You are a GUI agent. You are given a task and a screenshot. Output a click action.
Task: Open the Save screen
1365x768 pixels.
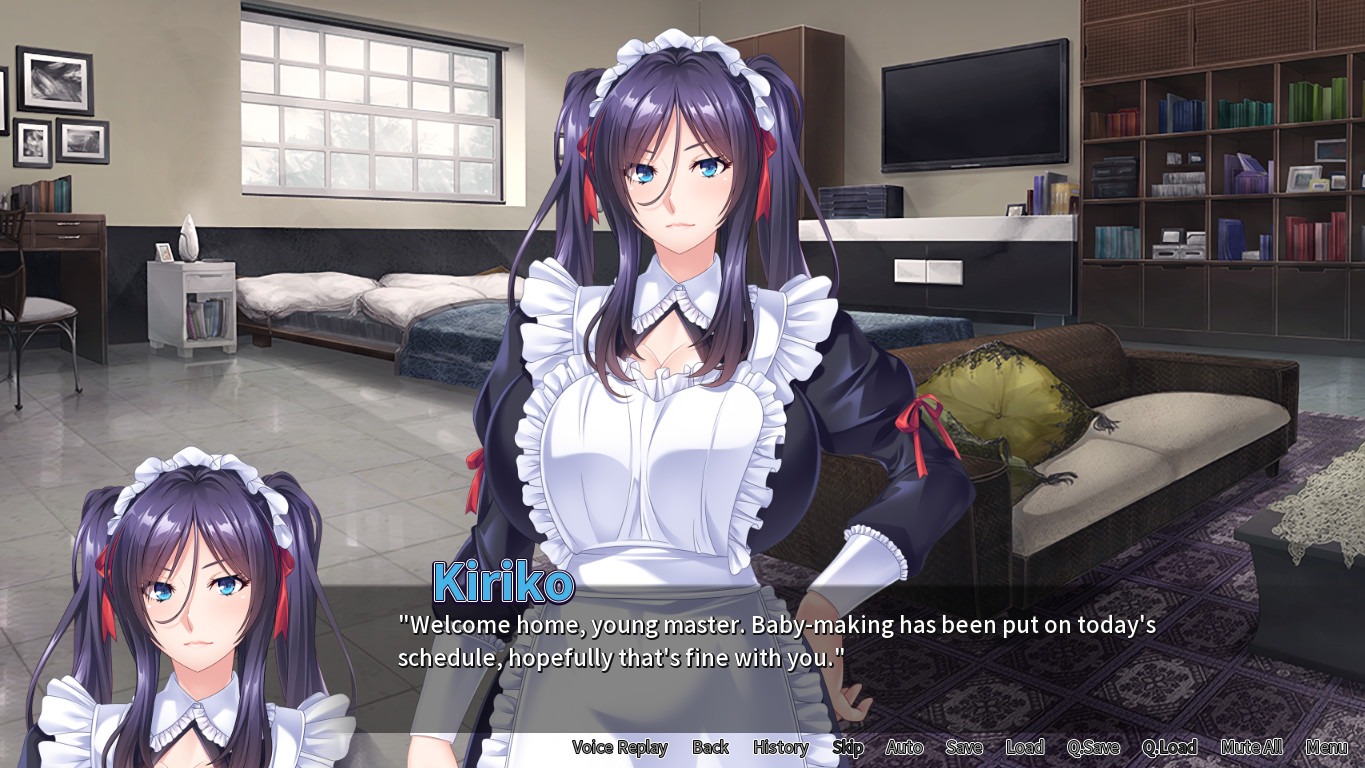963,747
